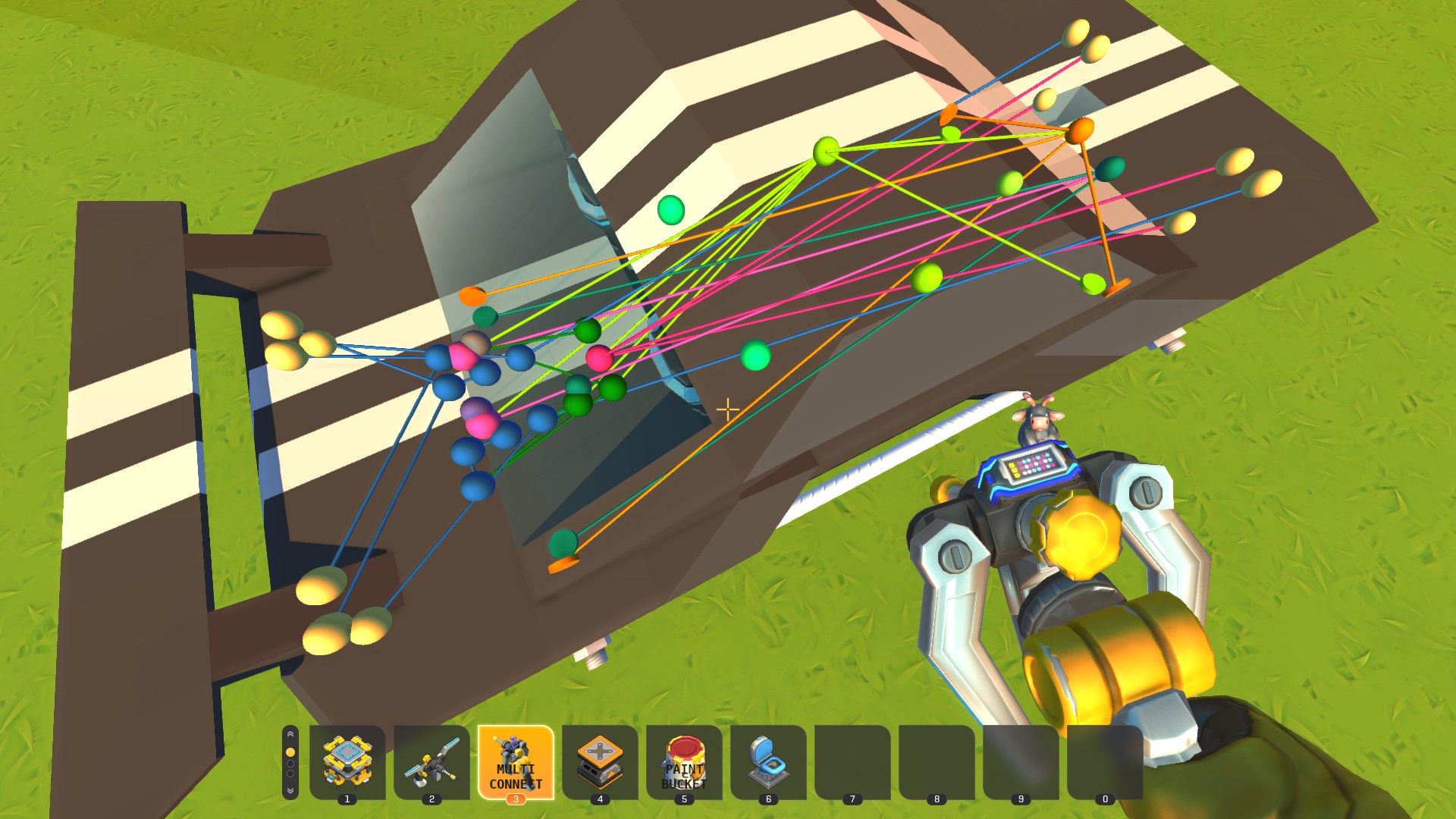Choose the orange controller block slot
This screenshot has width=1456, height=819.
click(600, 761)
